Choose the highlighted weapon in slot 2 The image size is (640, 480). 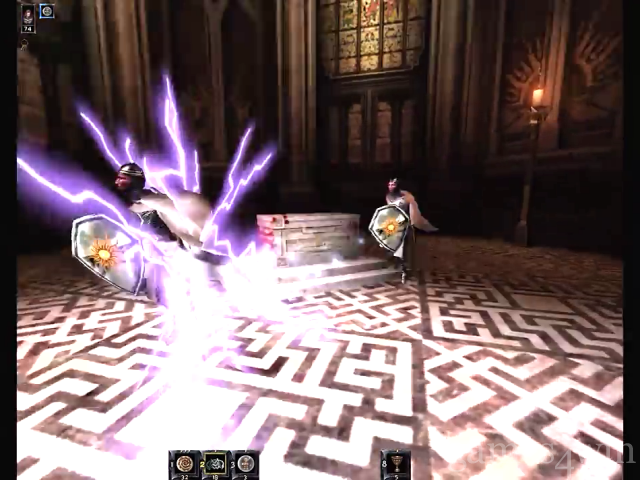tap(214, 463)
